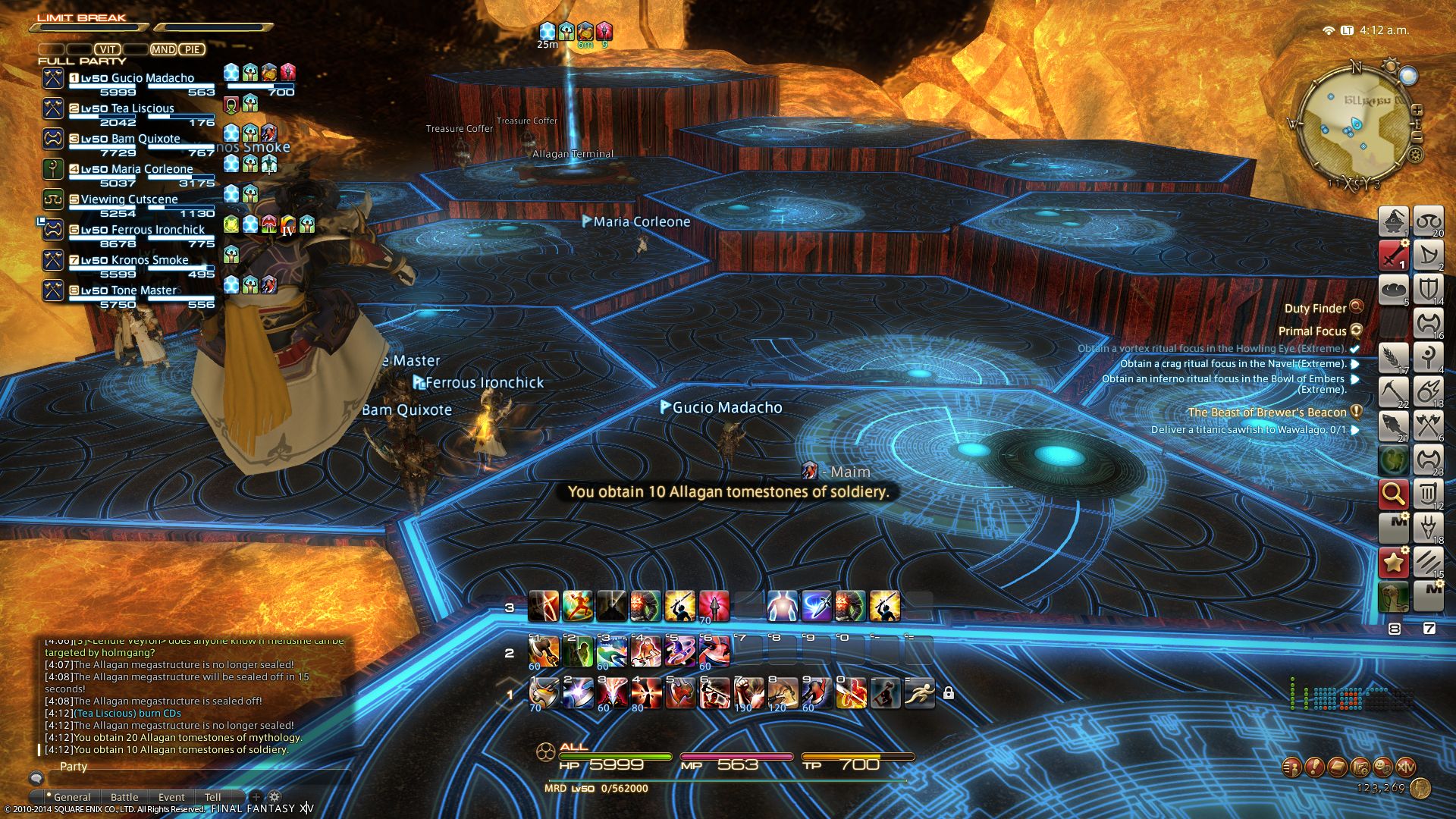Click the gold star hotbar icon
The width and height of the screenshot is (1456, 819).
pyautogui.click(x=1393, y=562)
